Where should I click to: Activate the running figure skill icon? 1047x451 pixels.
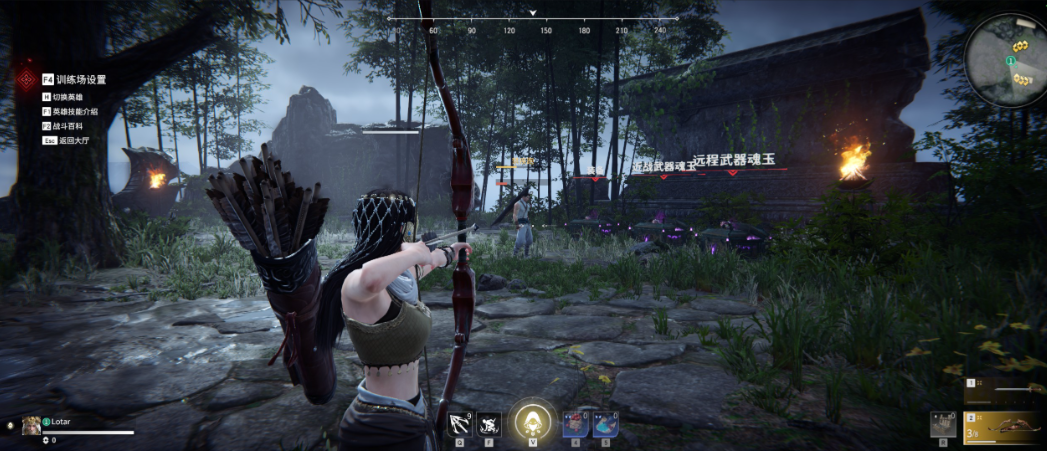coord(489,424)
